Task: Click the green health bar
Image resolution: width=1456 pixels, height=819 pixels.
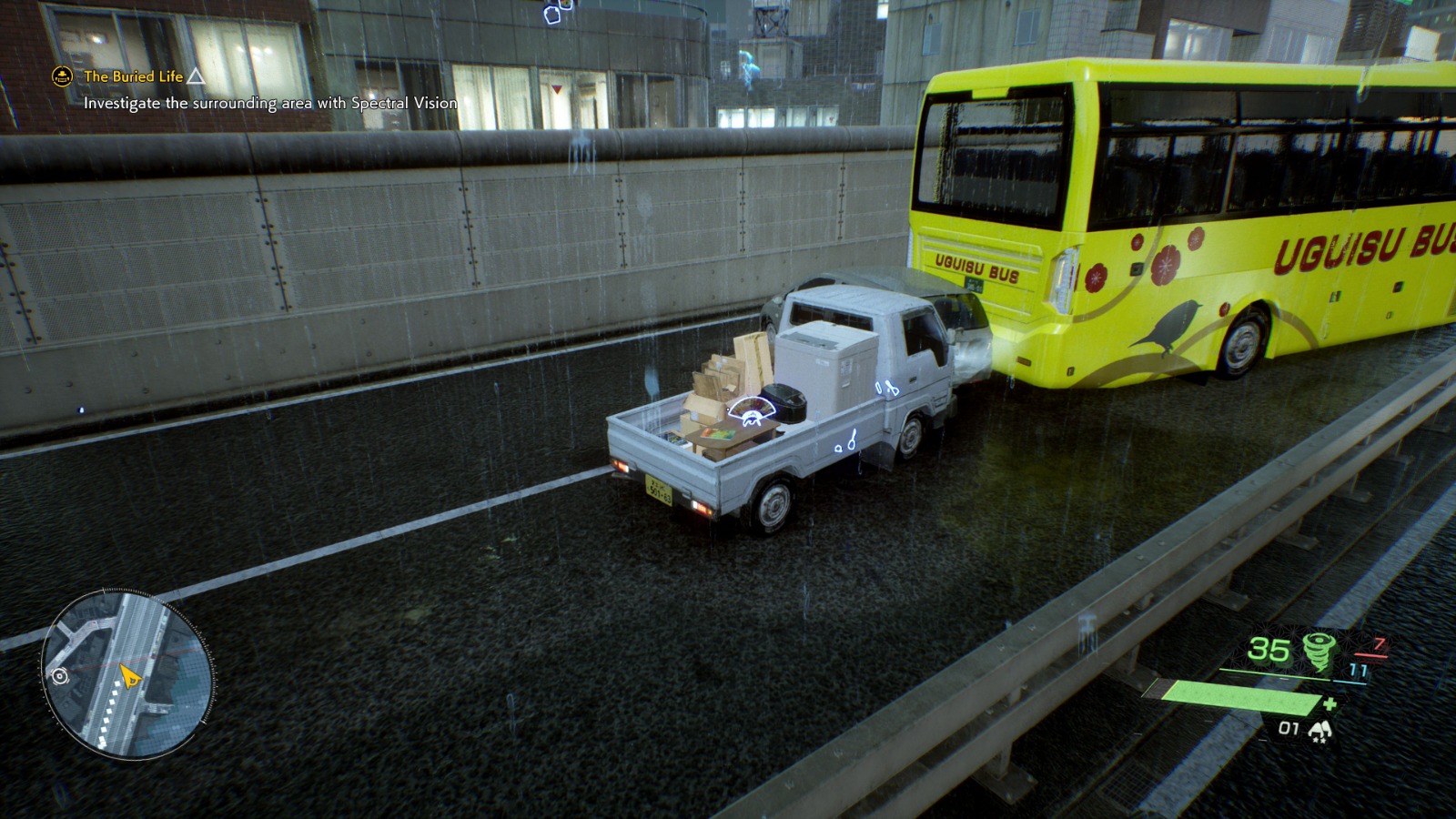Action: point(1243,699)
